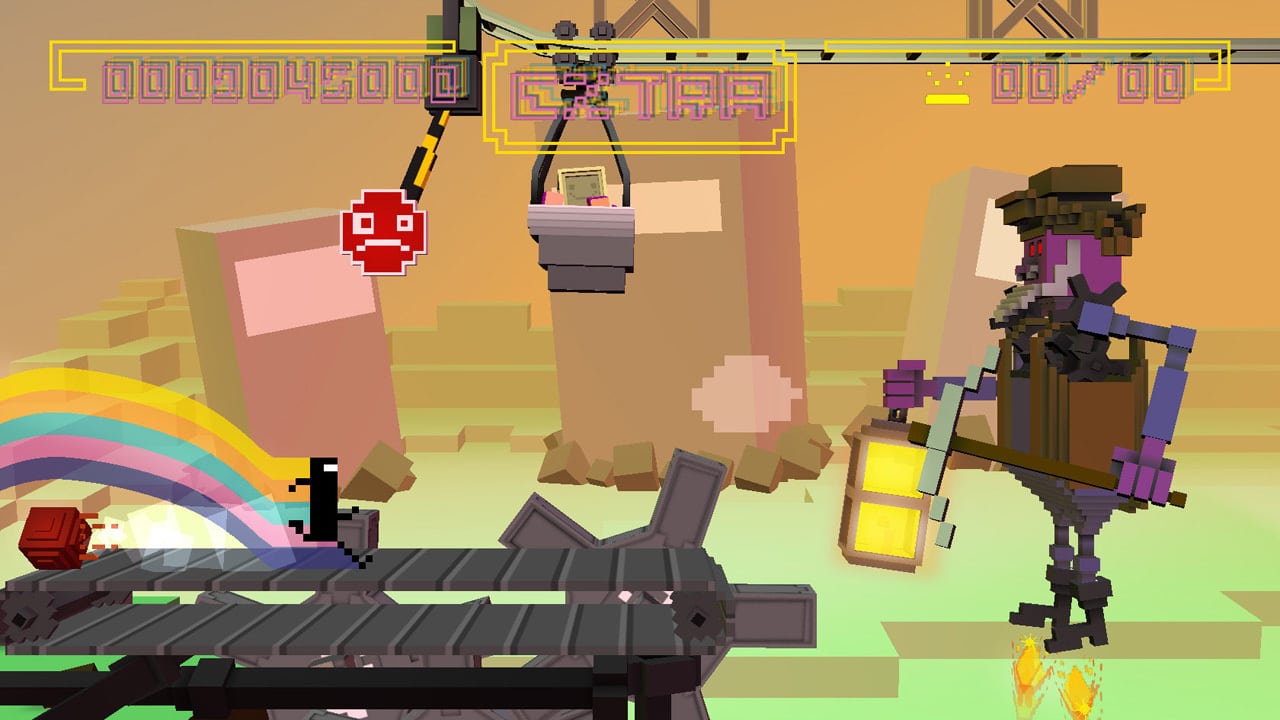1280x720 pixels.
Task: Click the purple lantern-keeper giant's head
Action: click(x=1065, y=250)
